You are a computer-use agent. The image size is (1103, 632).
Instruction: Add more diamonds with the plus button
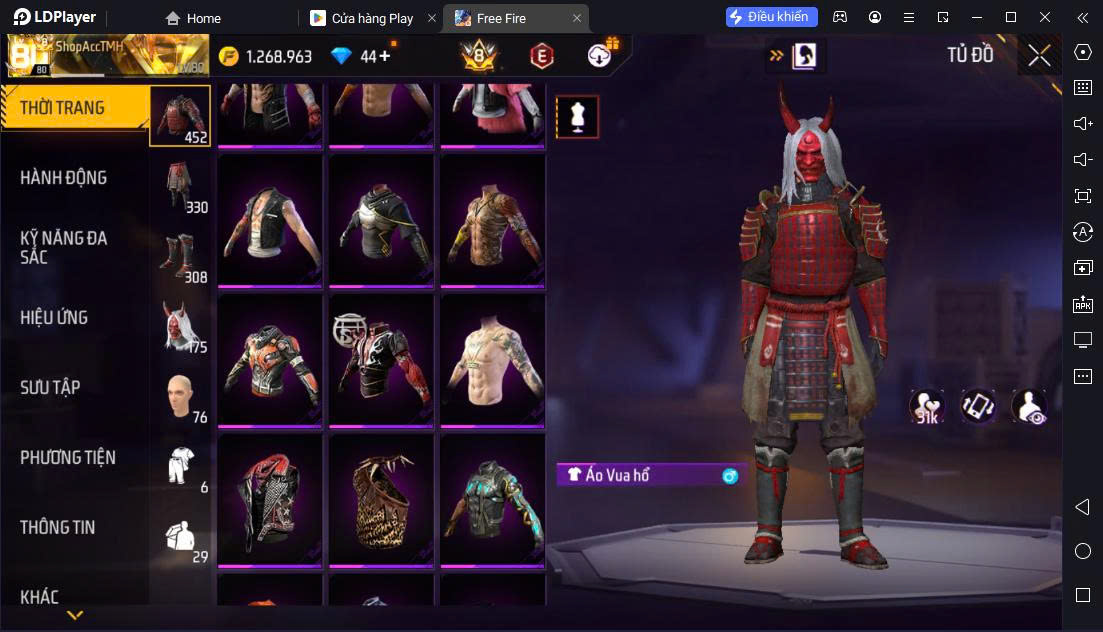tap(385, 56)
